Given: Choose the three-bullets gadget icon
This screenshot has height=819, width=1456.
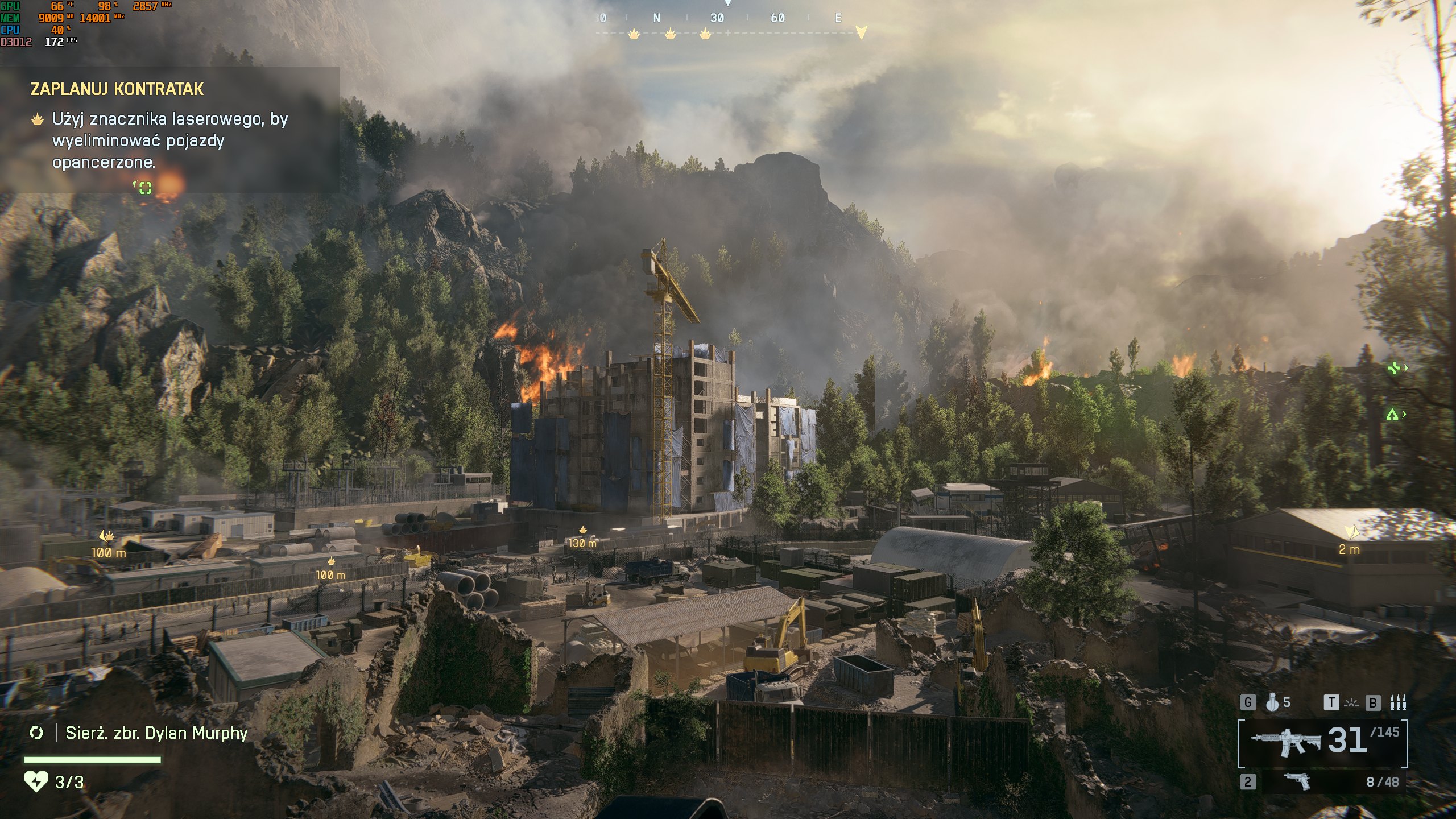Looking at the screenshot, I should click(x=1398, y=703).
